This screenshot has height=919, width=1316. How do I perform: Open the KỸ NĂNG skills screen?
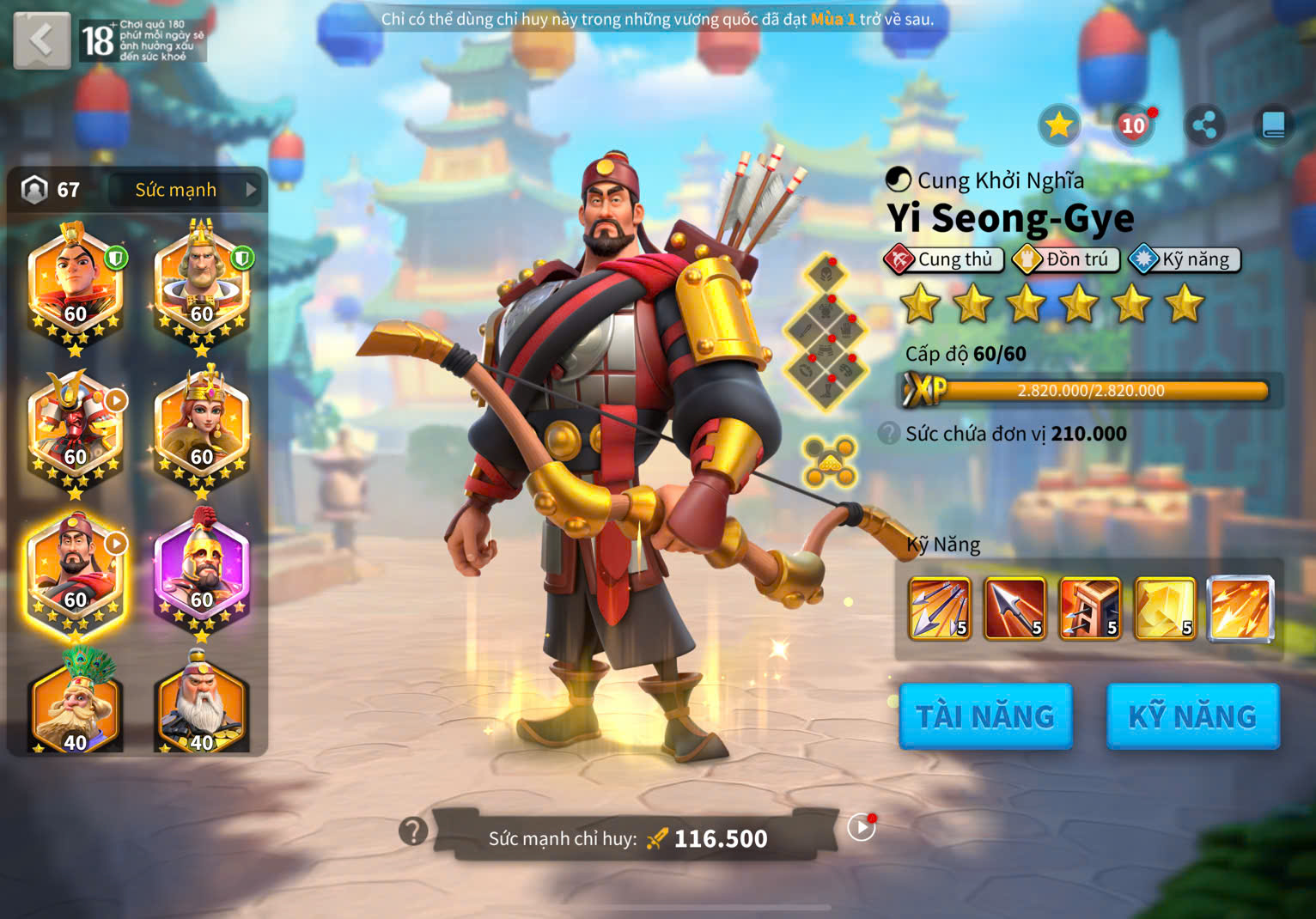(1192, 716)
